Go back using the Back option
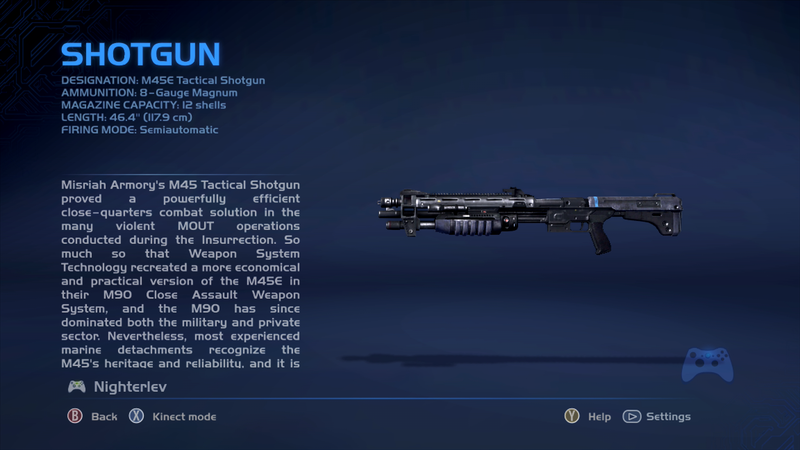 point(92,416)
